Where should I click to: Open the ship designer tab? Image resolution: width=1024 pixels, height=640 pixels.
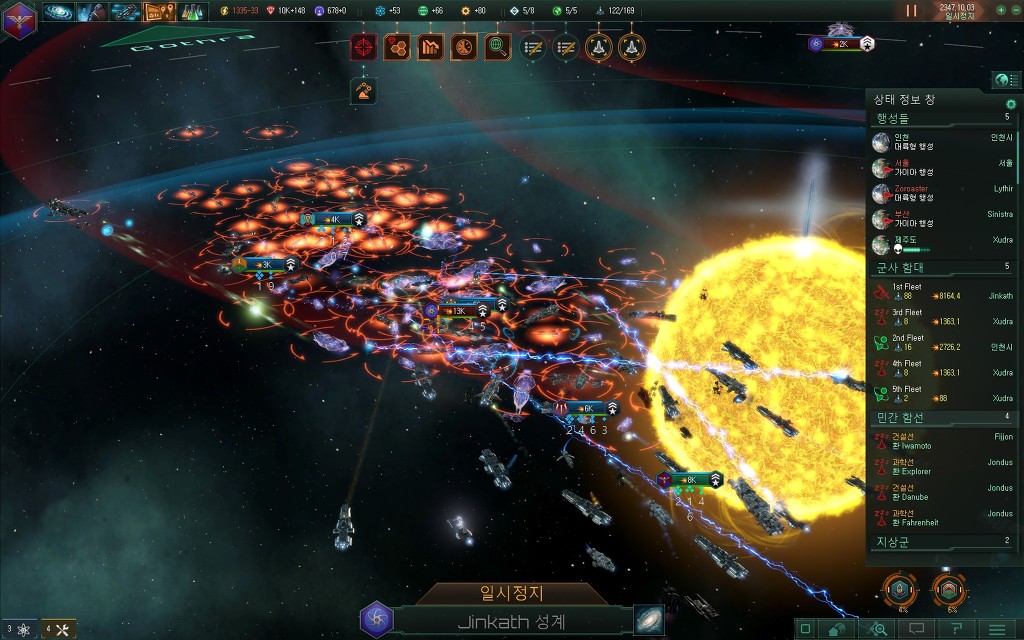pos(125,12)
